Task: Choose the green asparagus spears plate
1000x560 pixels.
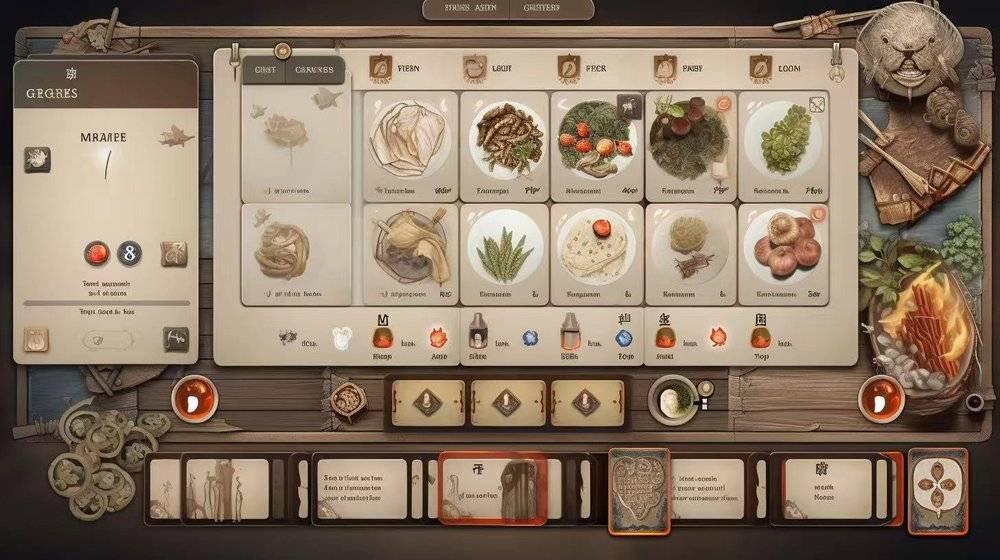Action: click(x=506, y=250)
